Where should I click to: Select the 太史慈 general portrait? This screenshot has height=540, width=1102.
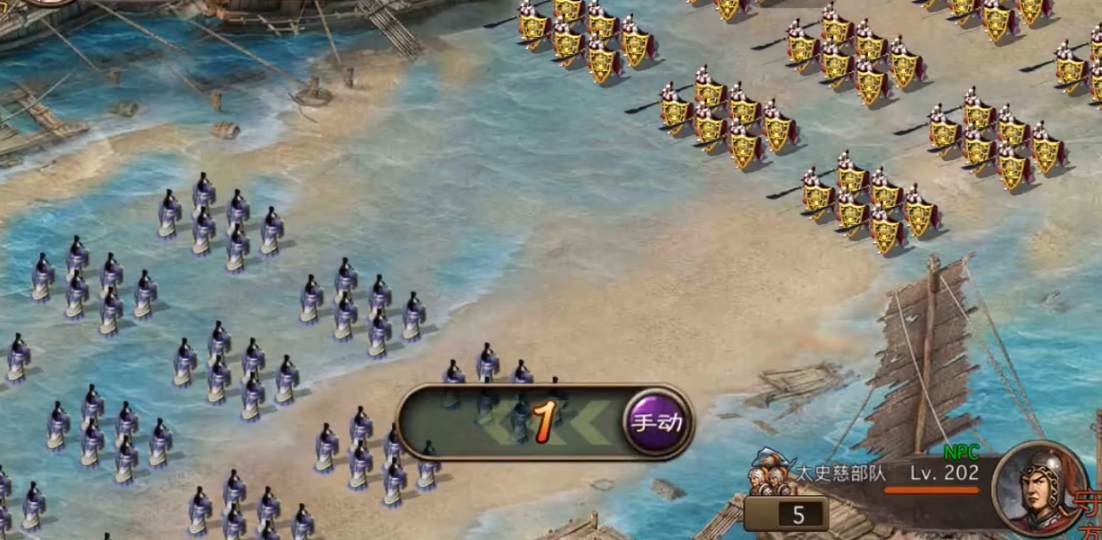coord(1037,490)
